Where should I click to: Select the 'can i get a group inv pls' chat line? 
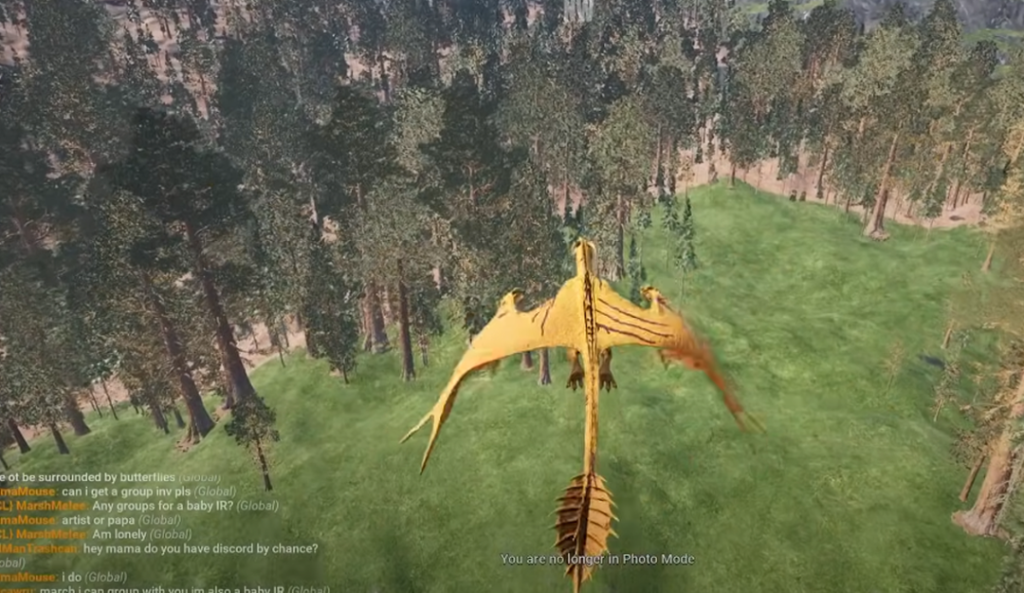coord(127,492)
